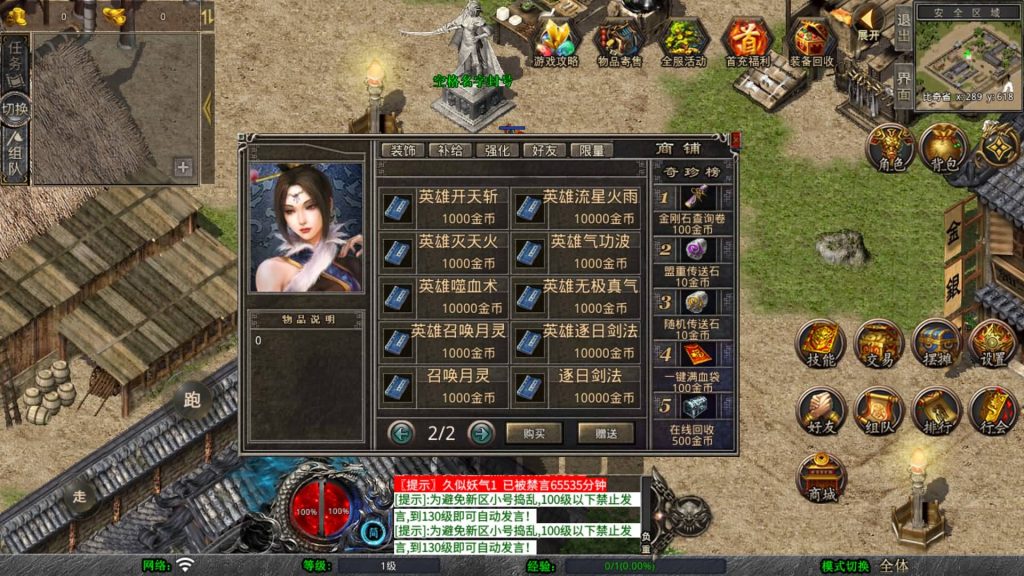Switch to the 装饰 shop tab
Image resolution: width=1024 pixels, height=576 pixels.
(403, 150)
